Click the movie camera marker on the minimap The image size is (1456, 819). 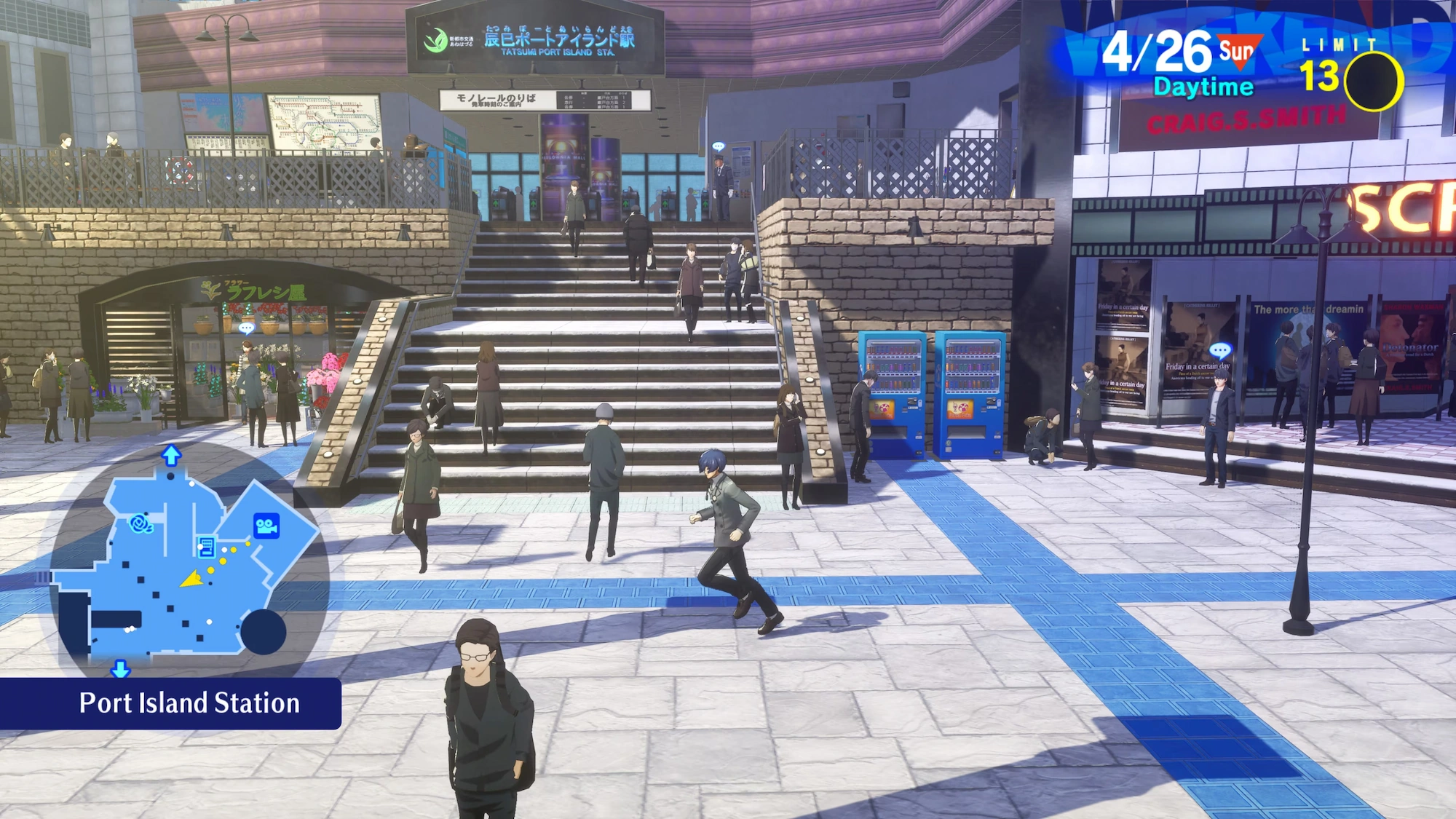pyautogui.click(x=266, y=526)
